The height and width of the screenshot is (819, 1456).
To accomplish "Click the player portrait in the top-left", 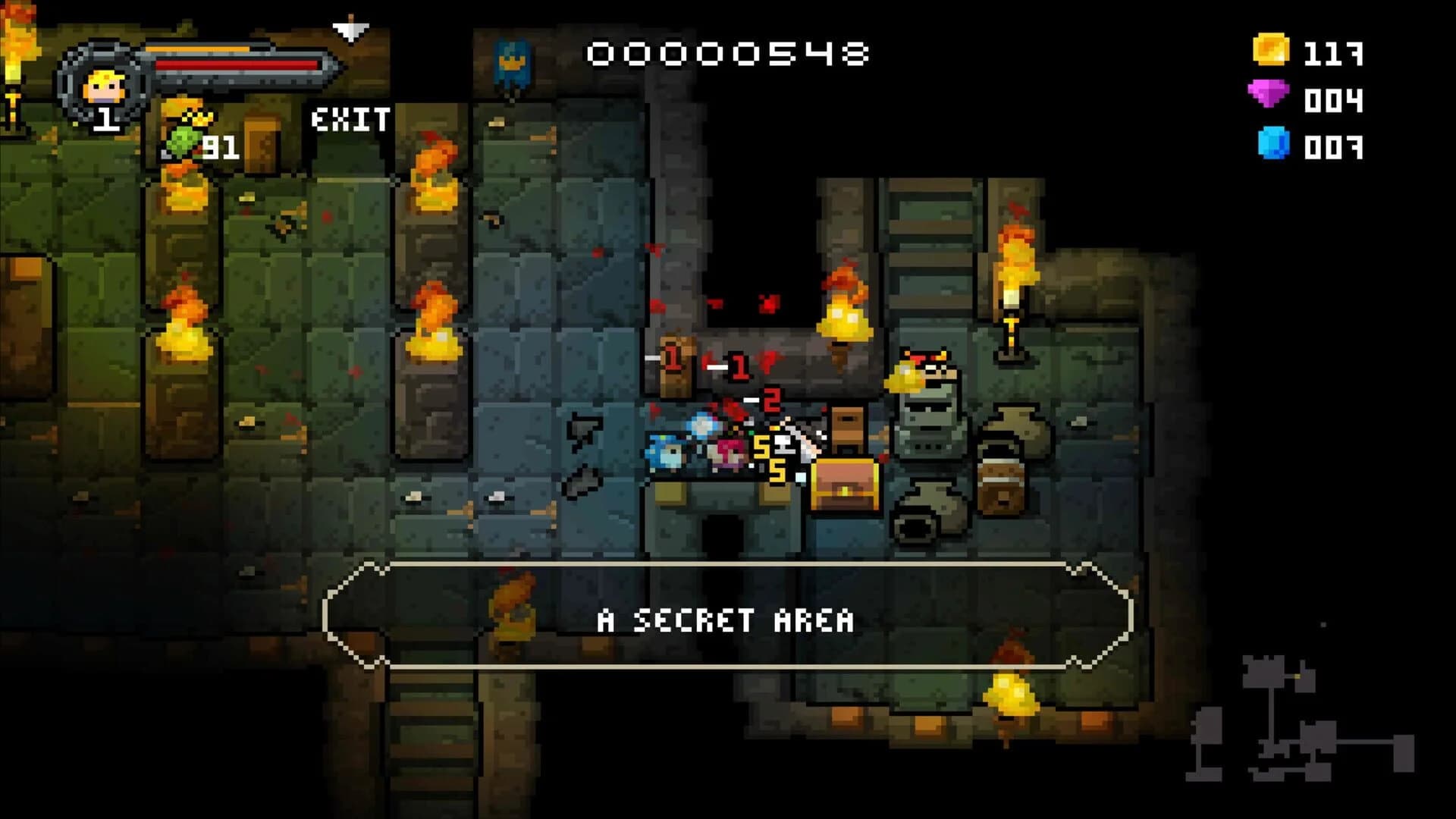I will click(102, 83).
